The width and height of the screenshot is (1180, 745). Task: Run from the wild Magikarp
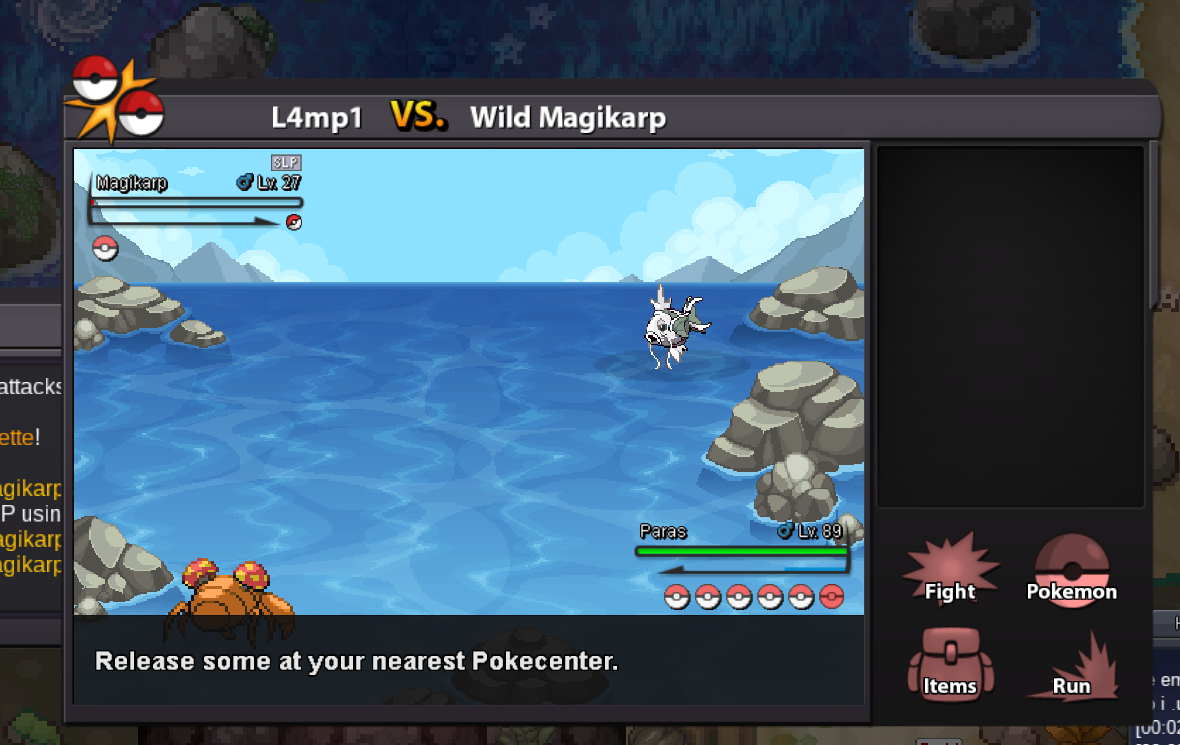[1071, 668]
